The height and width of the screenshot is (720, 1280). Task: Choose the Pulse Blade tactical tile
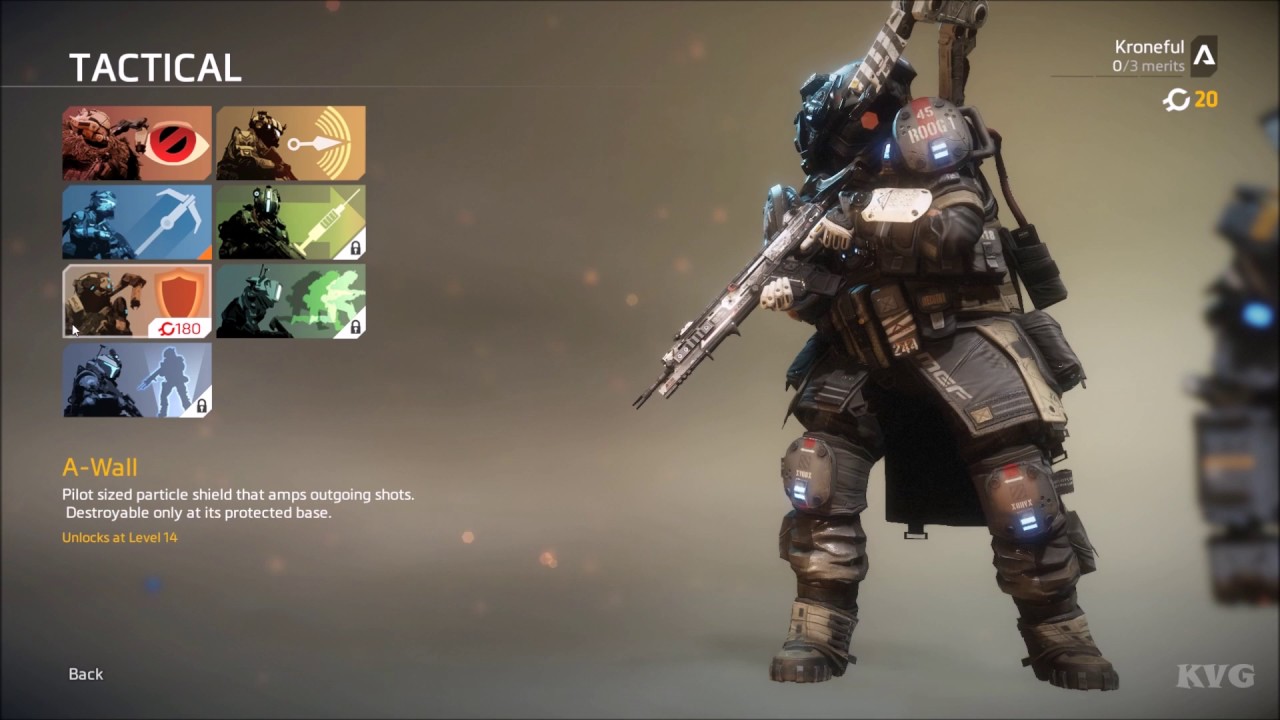(291, 143)
